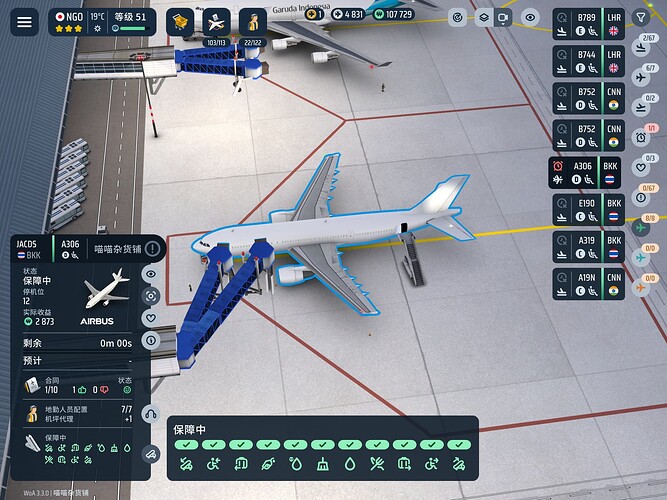Viewport: 667px width, 500px height.
Task: Select the A319 BKK flight row
Action: (x=589, y=247)
